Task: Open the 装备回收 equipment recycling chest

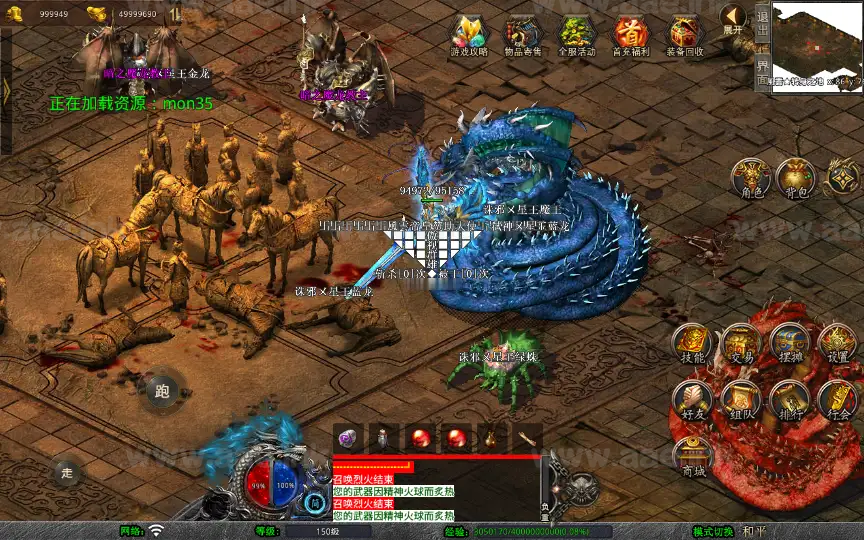Action: coord(685,35)
